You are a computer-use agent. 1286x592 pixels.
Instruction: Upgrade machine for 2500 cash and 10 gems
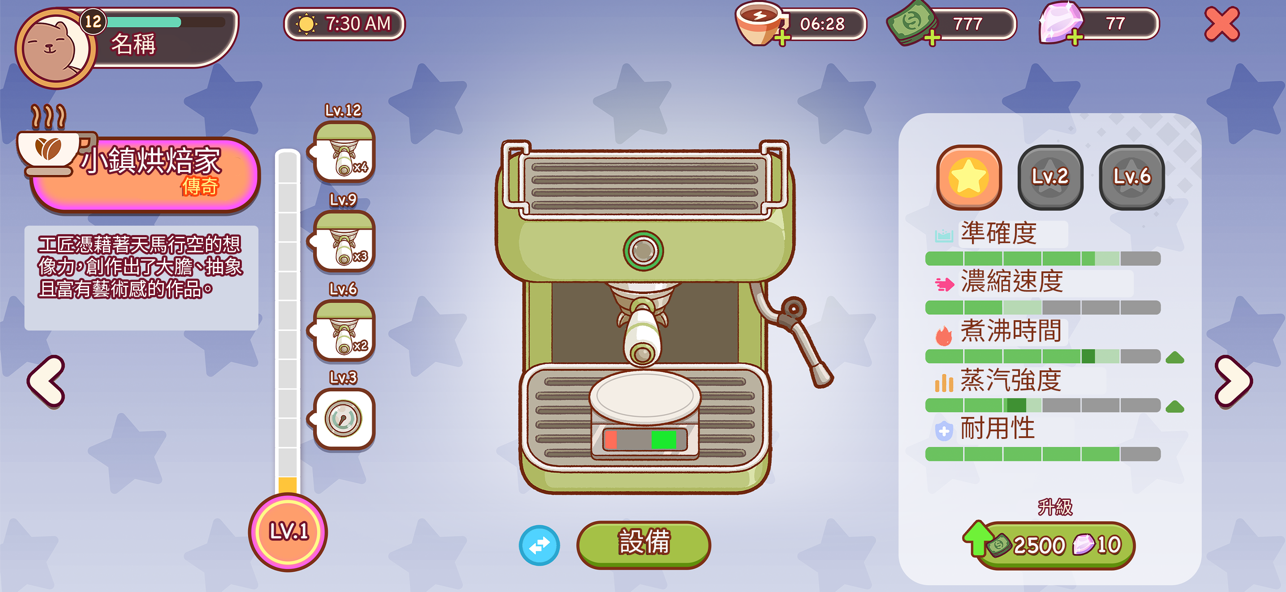(x=1055, y=545)
